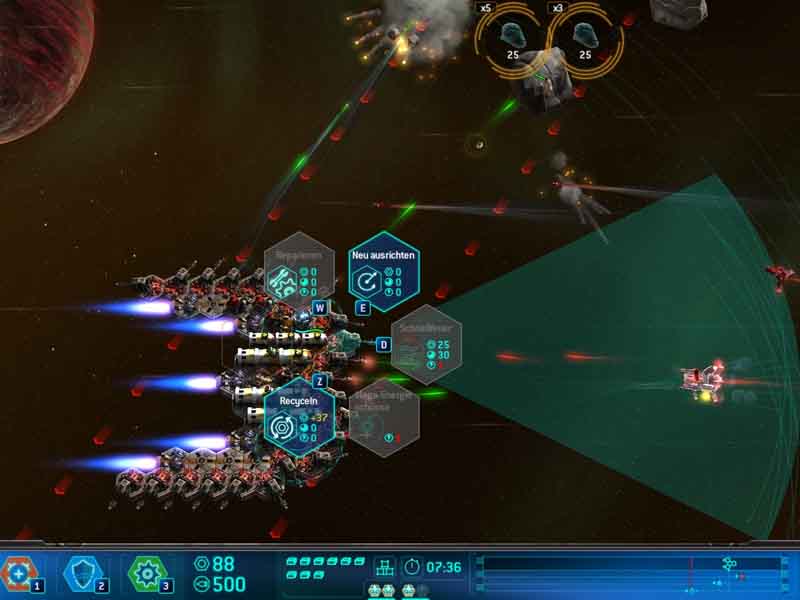Activate the red-orange plus ability numbered 1
Image resolution: width=800 pixels, height=600 pixels.
pyautogui.click(x=18, y=573)
